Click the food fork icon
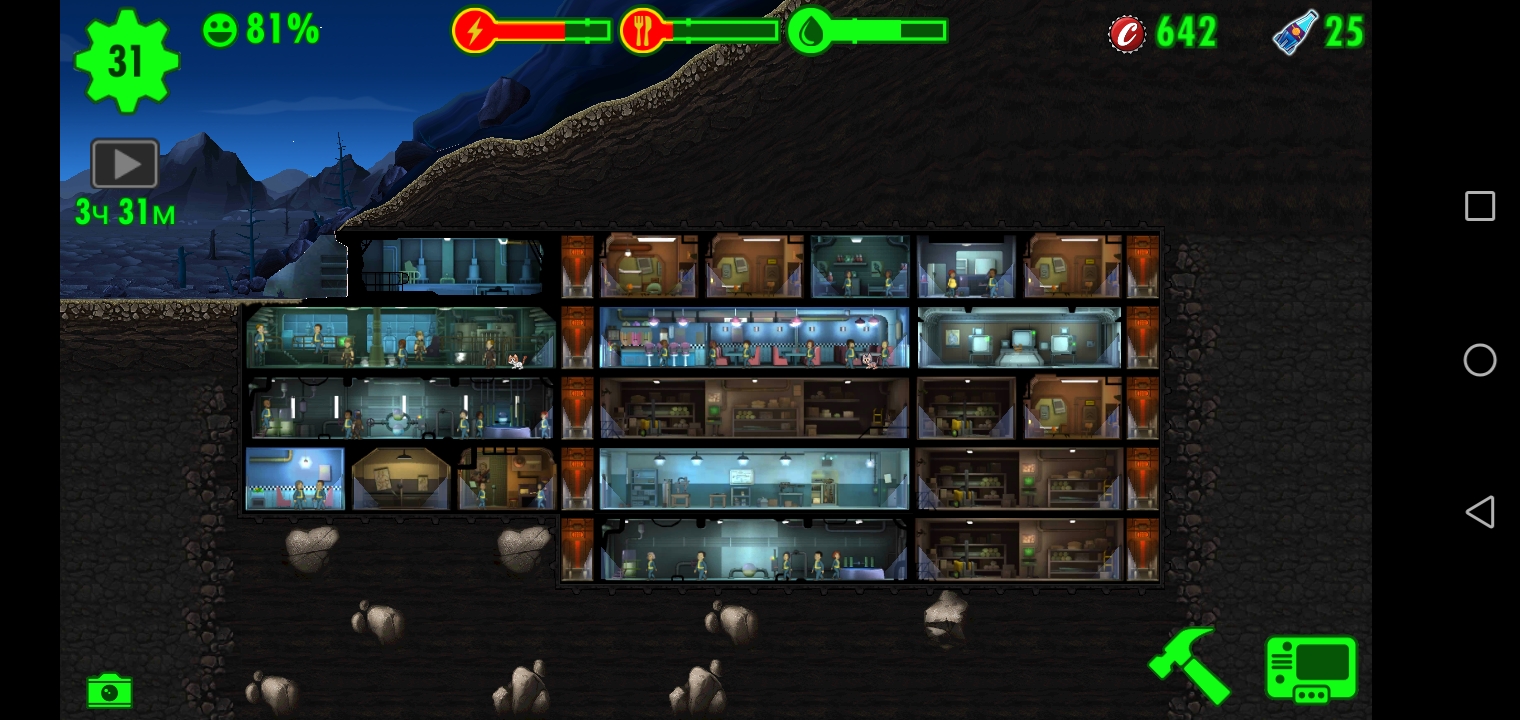 [x=645, y=29]
